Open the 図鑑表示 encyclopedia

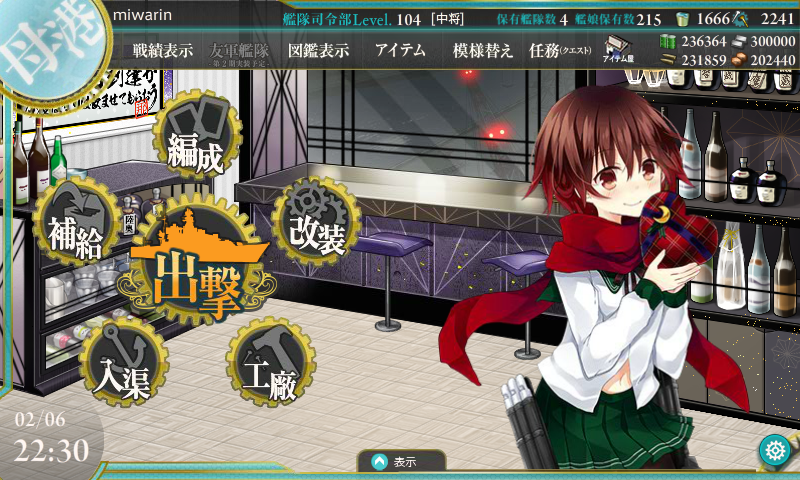pyautogui.click(x=317, y=51)
